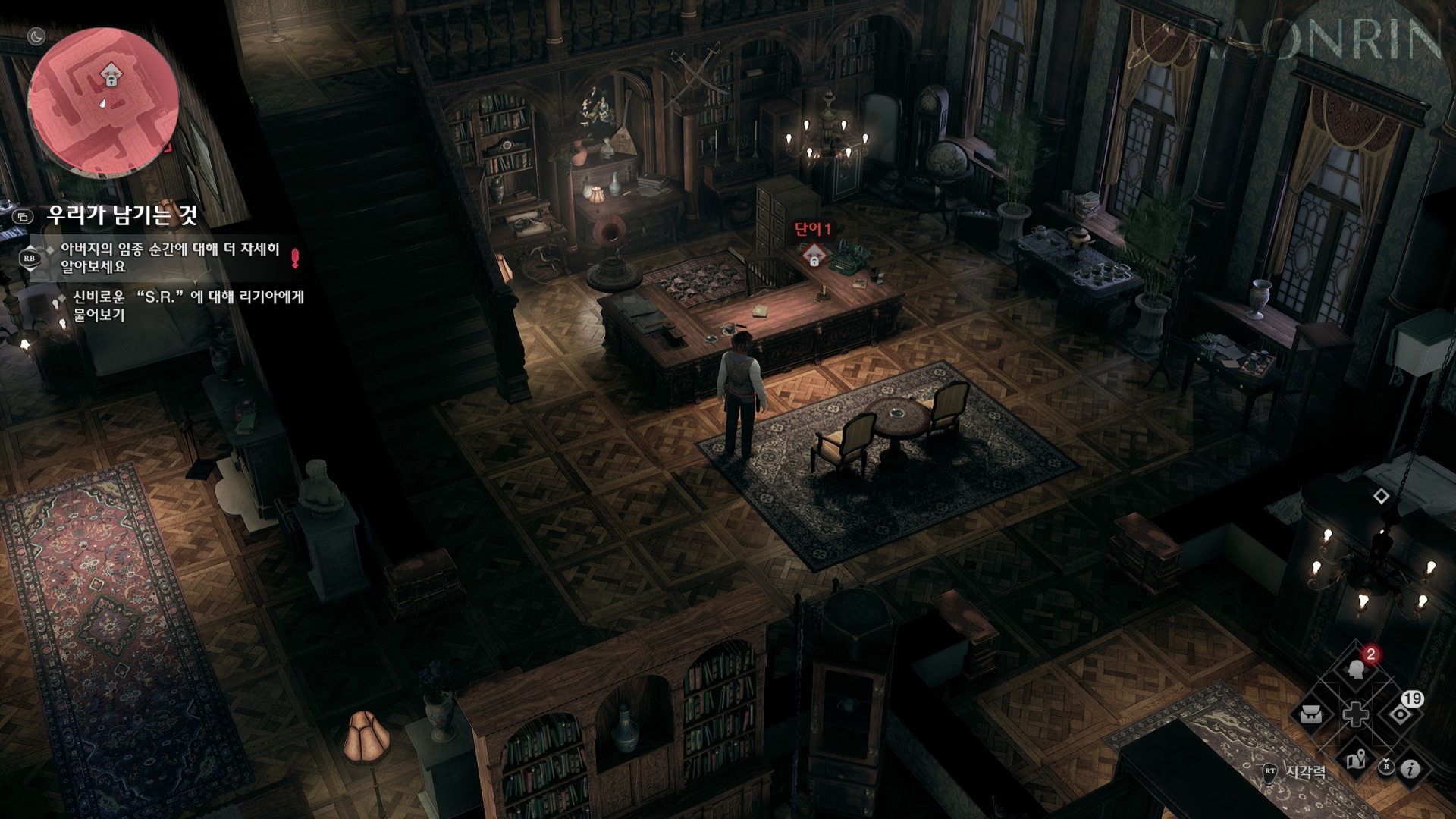The image size is (1456, 819).
Task: Open the head profile icon with red 2 badge
Action: [1356, 670]
